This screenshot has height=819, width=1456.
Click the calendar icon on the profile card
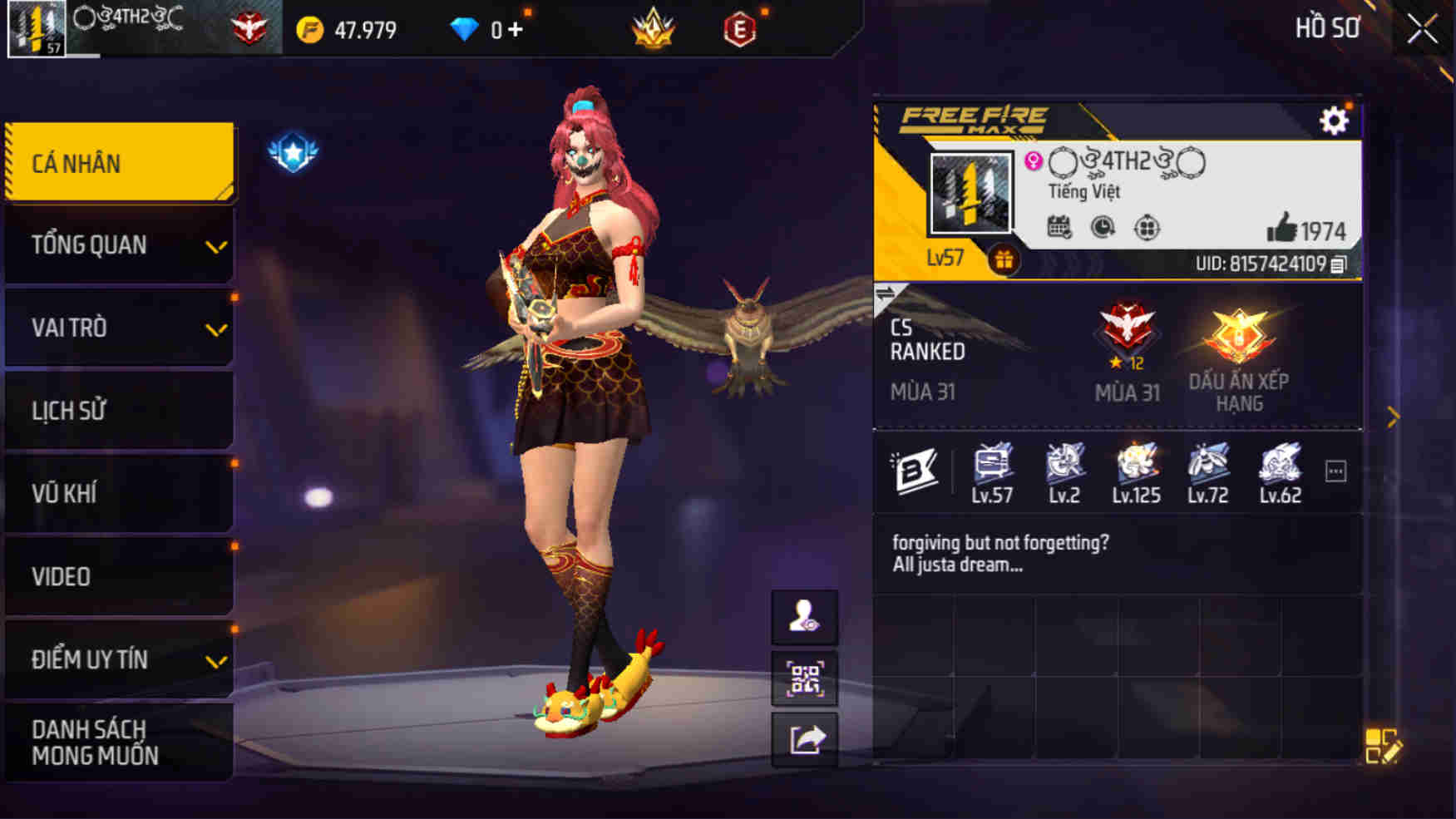point(1056,224)
